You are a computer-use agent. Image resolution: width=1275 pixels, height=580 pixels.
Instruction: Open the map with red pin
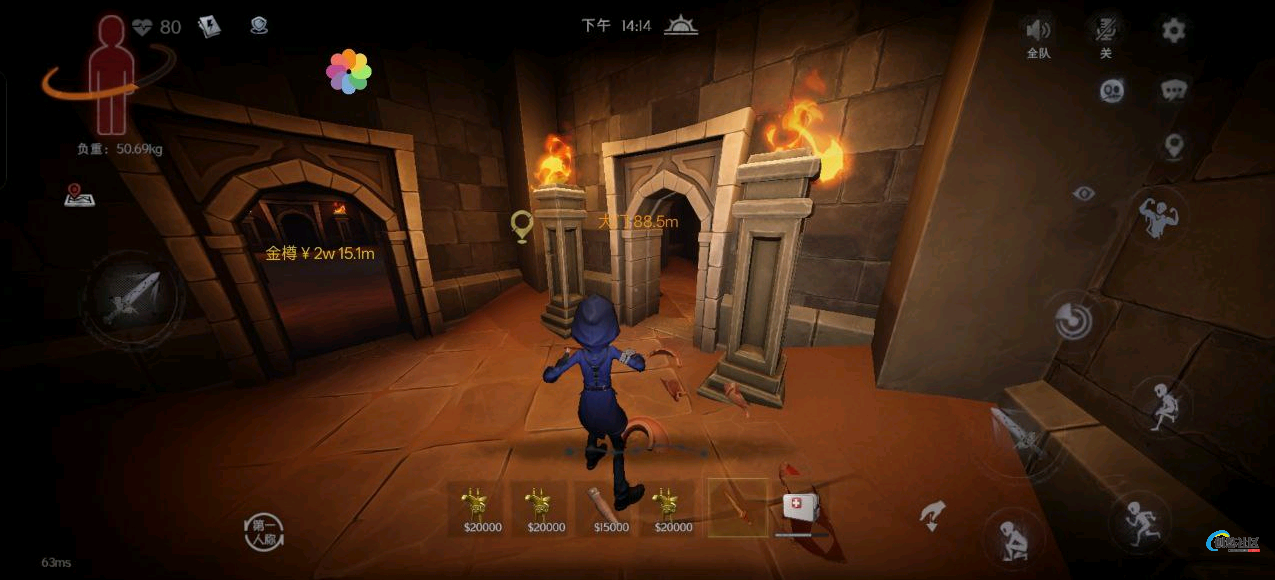pyautogui.click(x=79, y=194)
